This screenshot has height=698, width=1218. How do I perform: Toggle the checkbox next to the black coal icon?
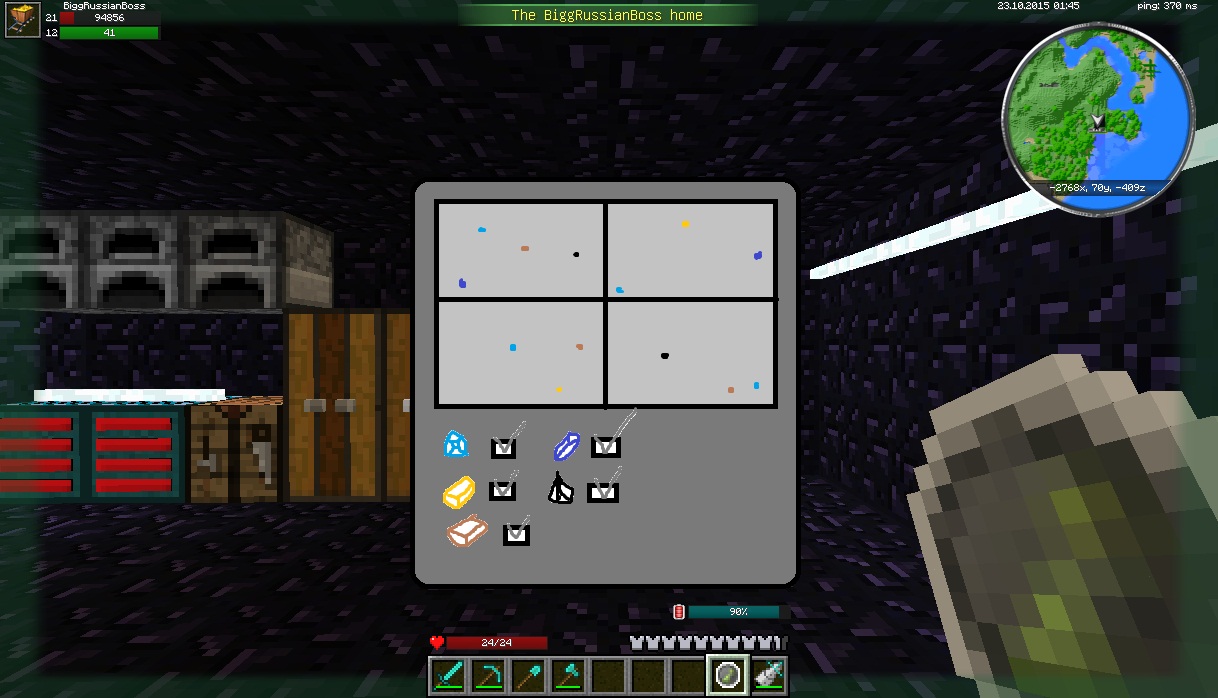pyautogui.click(x=602, y=492)
